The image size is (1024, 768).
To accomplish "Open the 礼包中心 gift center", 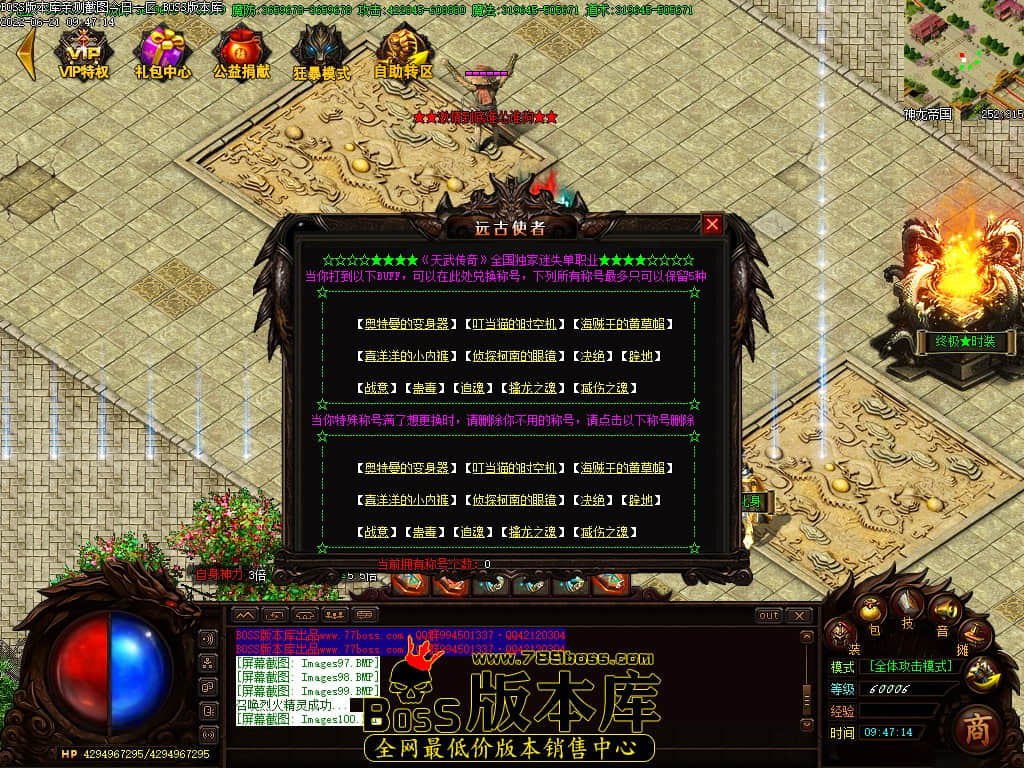I will pos(163,52).
